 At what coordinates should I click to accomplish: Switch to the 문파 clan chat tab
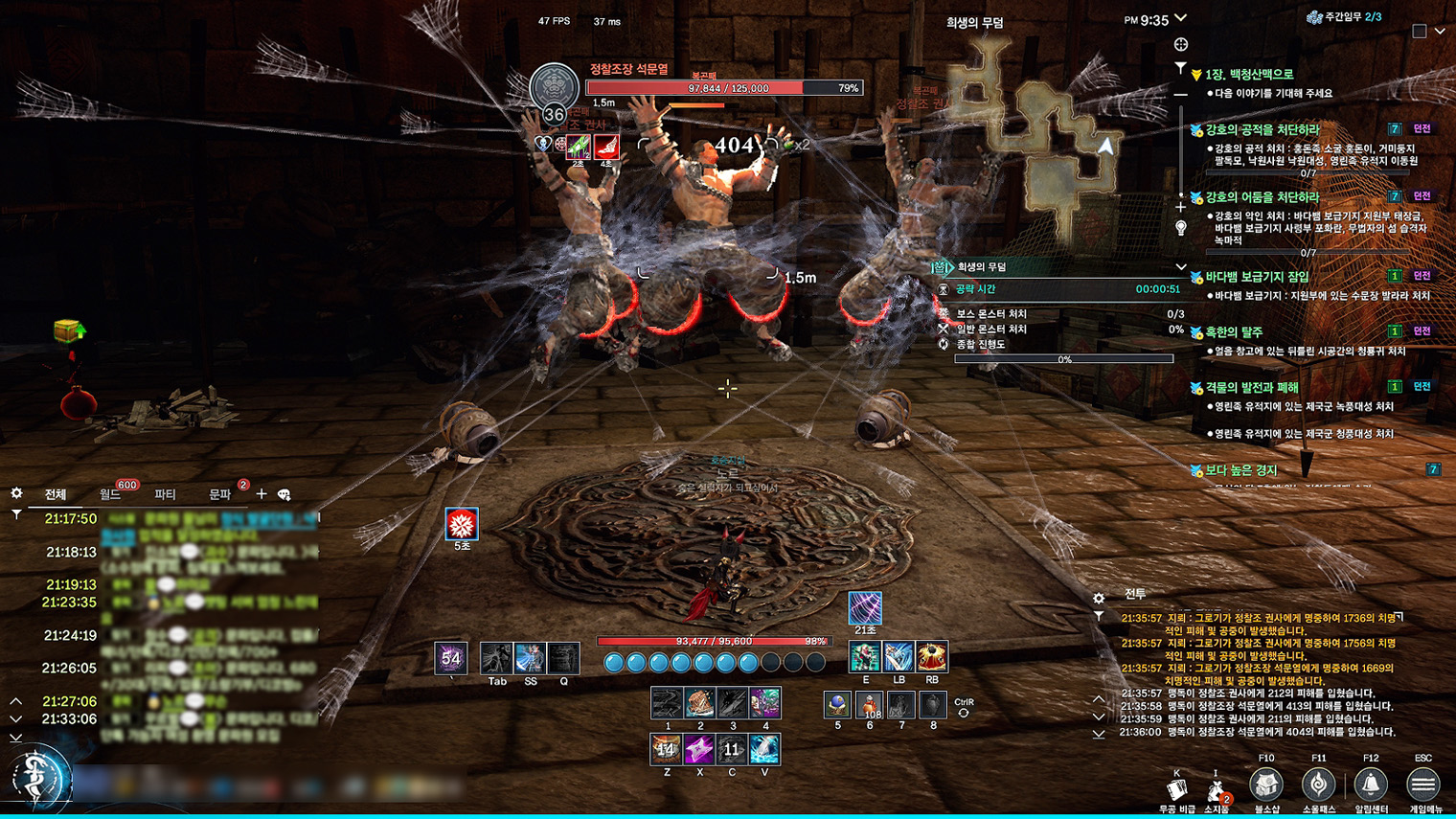coord(220,494)
